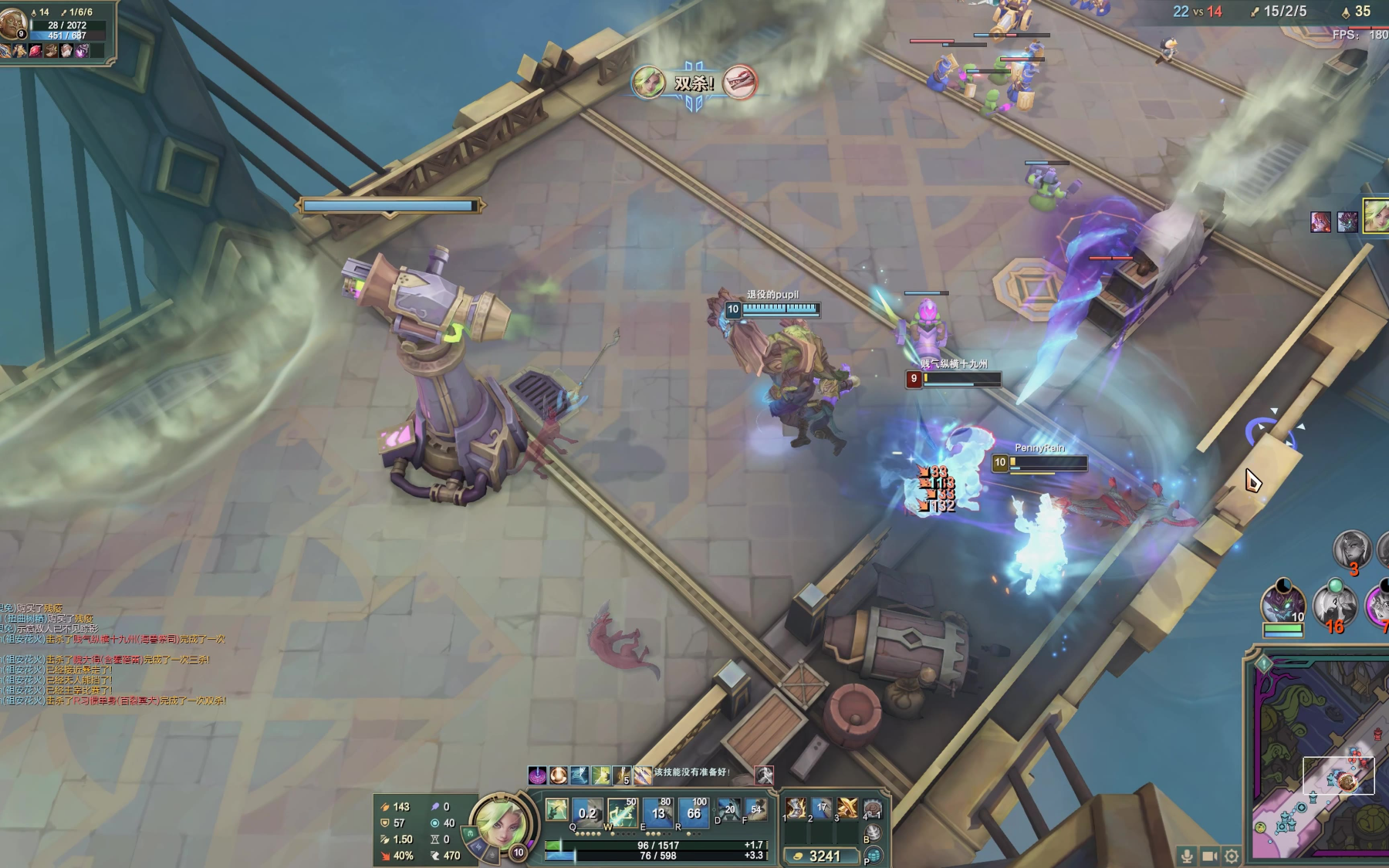The image size is (1389, 868).
Task: Select the E ability on cooldown 13
Action: coord(657,812)
